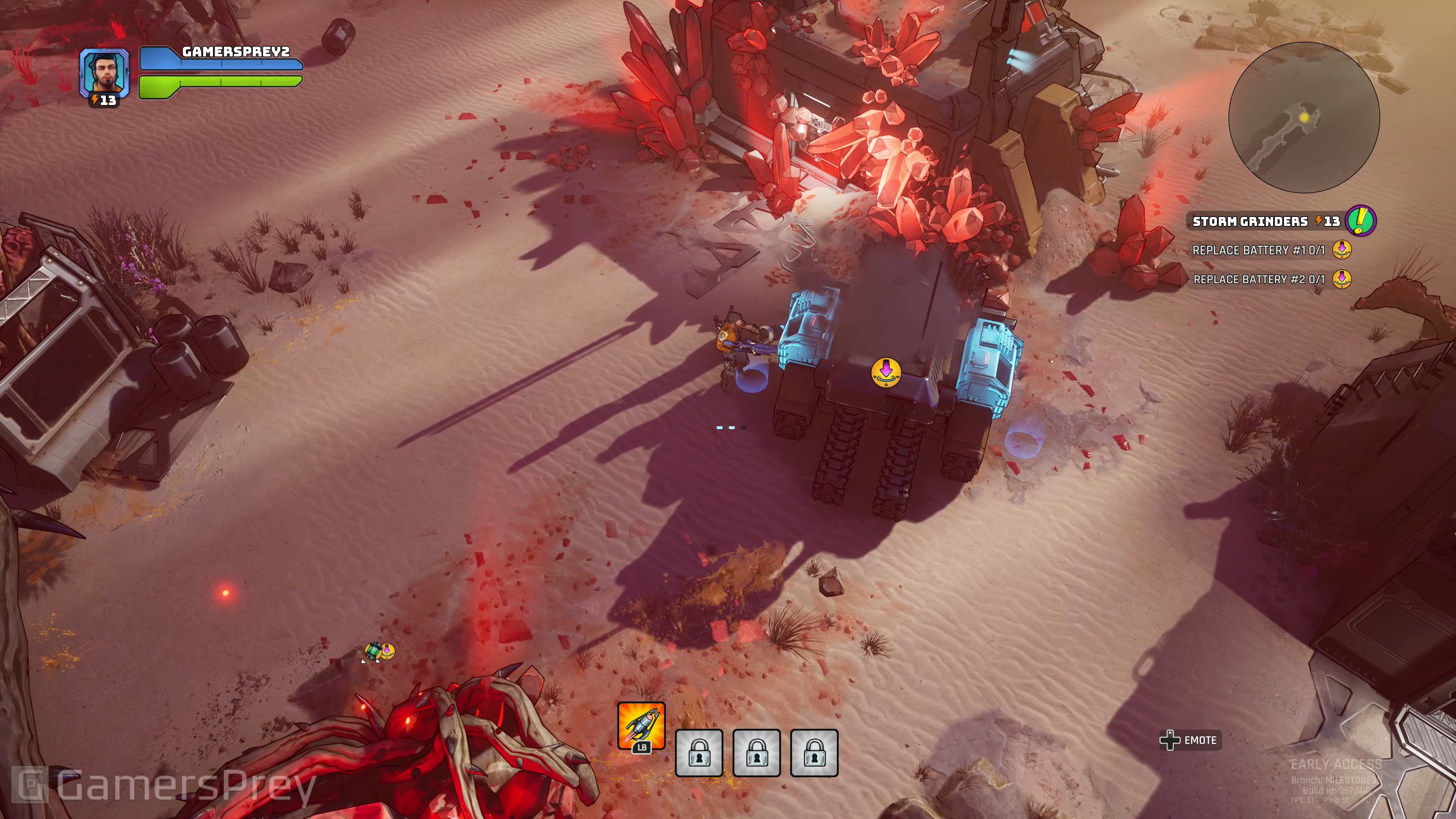Click the Replace Battery #2 objective
This screenshot has width=1456, height=819.
click(x=1259, y=279)
